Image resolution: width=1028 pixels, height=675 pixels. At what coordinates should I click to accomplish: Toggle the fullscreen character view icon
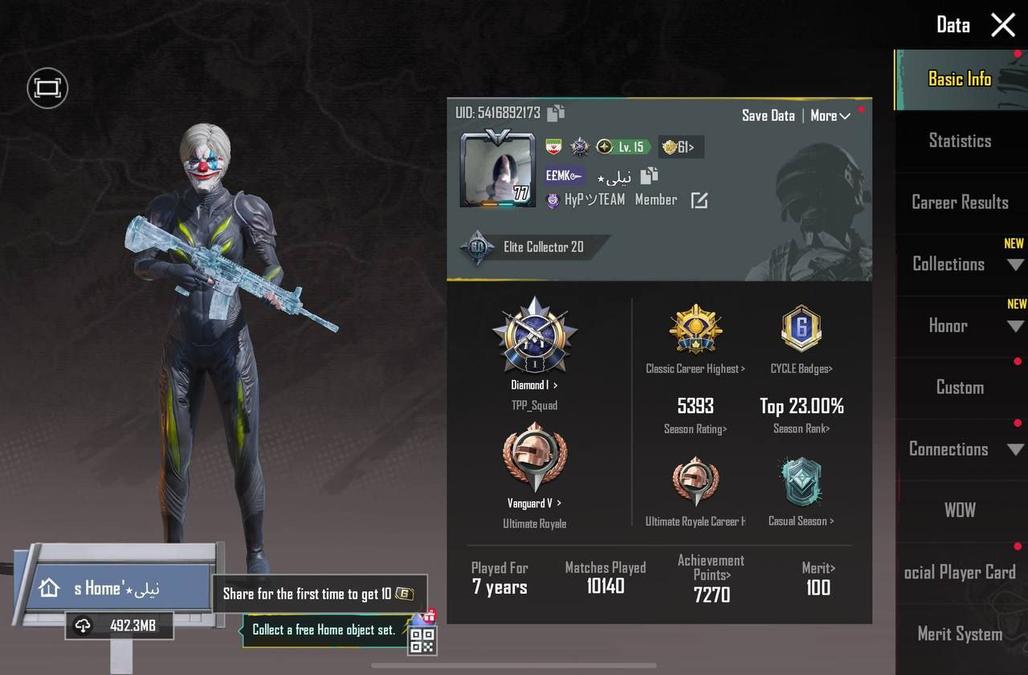(47, 88)
